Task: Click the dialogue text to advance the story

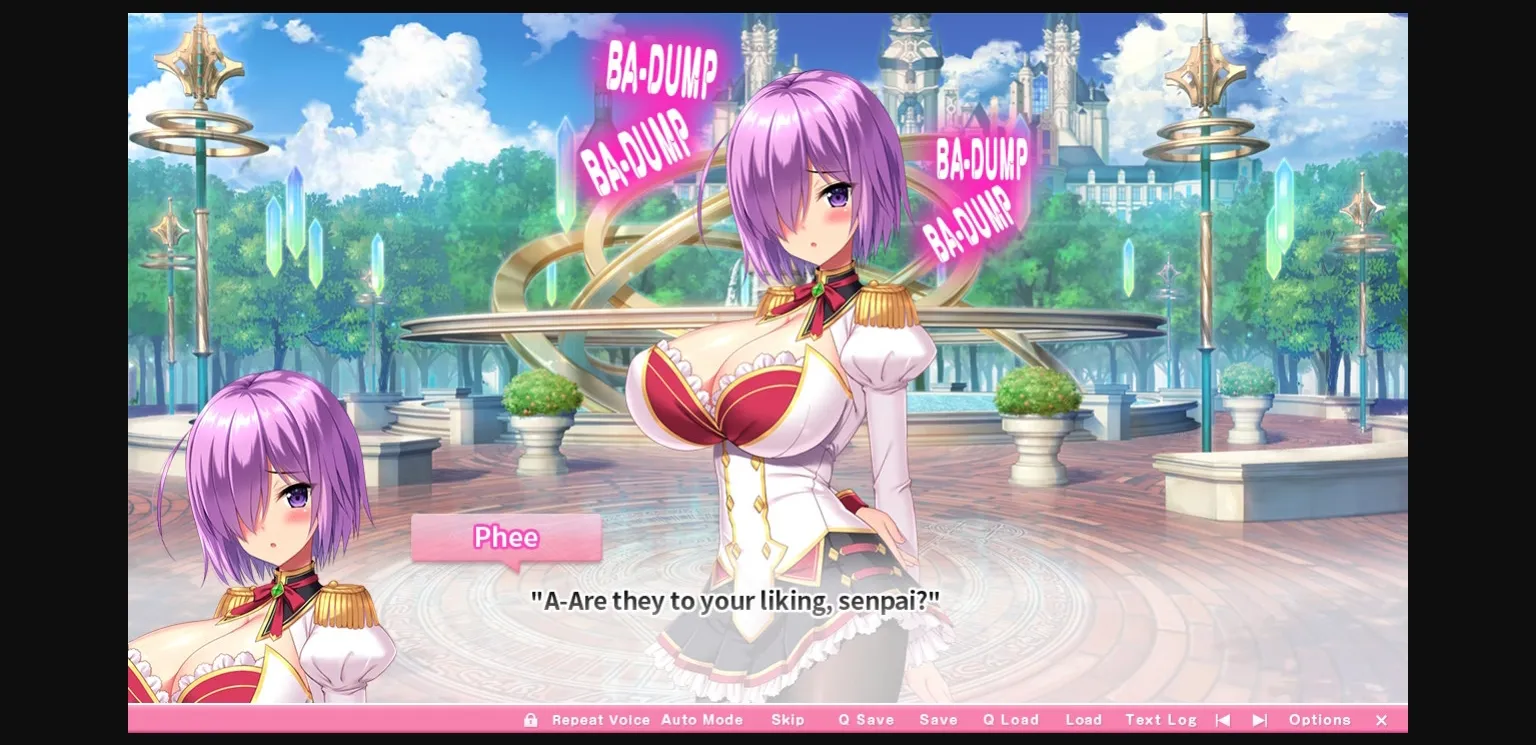Action: [x=735, y=601]
